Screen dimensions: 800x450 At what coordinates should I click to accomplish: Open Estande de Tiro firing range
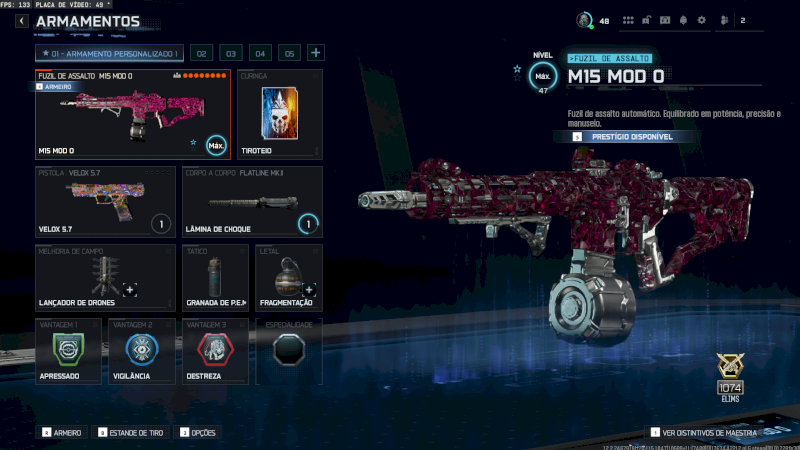(x=132, y=432)
